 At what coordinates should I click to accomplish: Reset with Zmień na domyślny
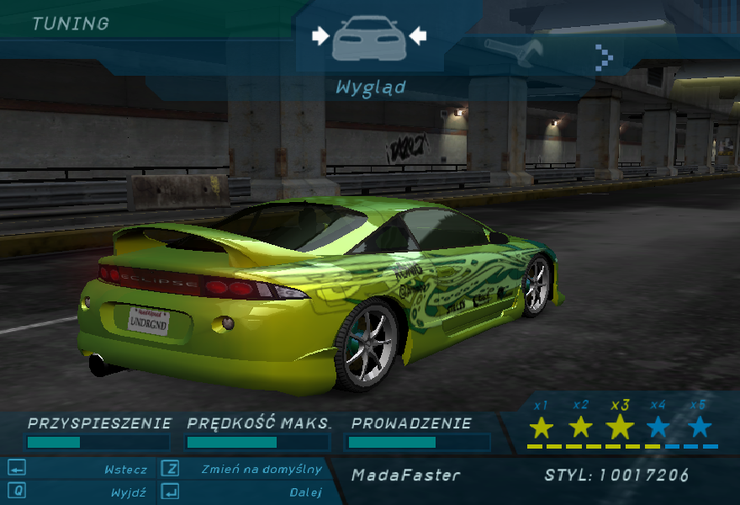(261, 469)
